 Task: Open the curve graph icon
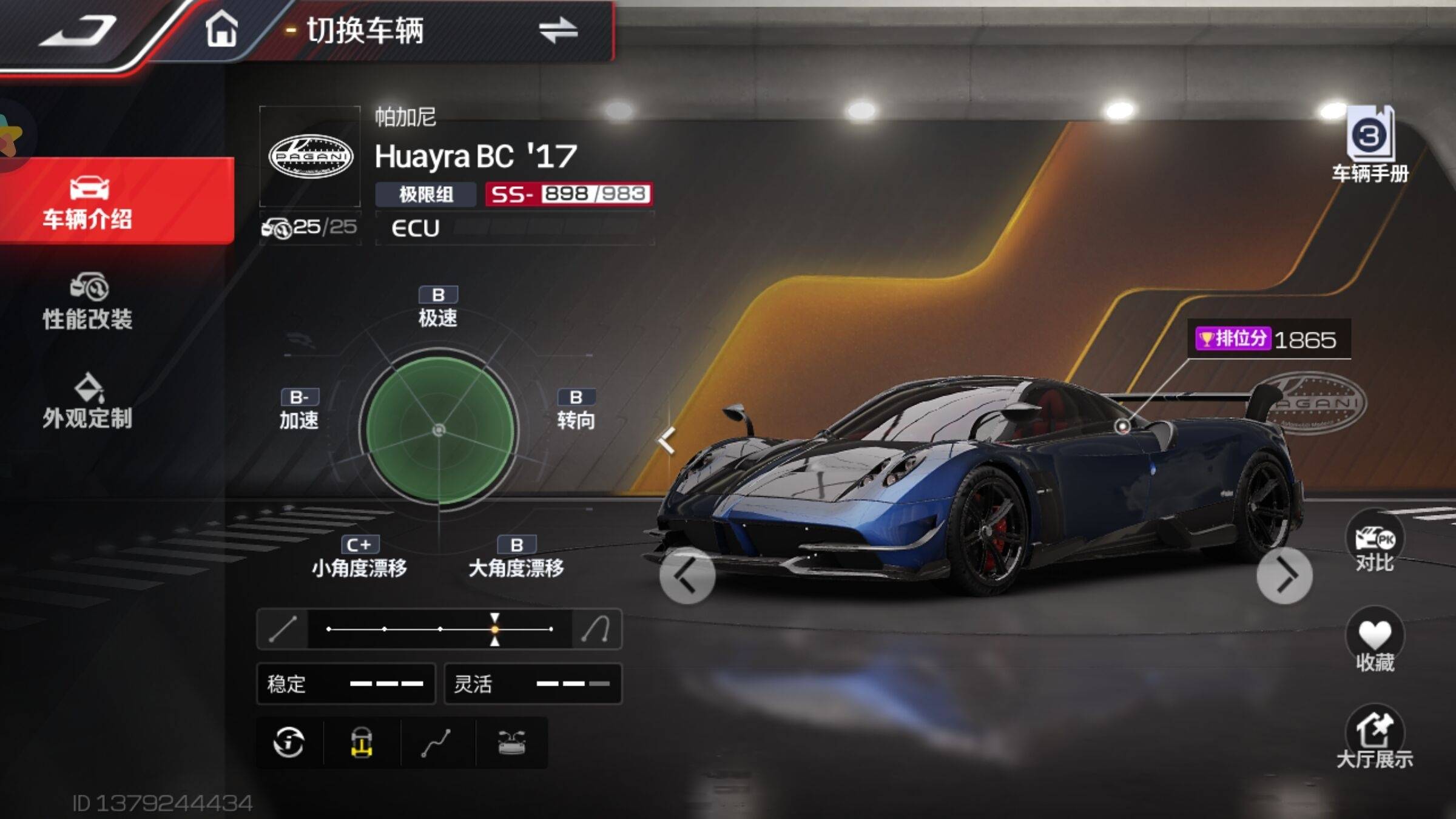436,743
